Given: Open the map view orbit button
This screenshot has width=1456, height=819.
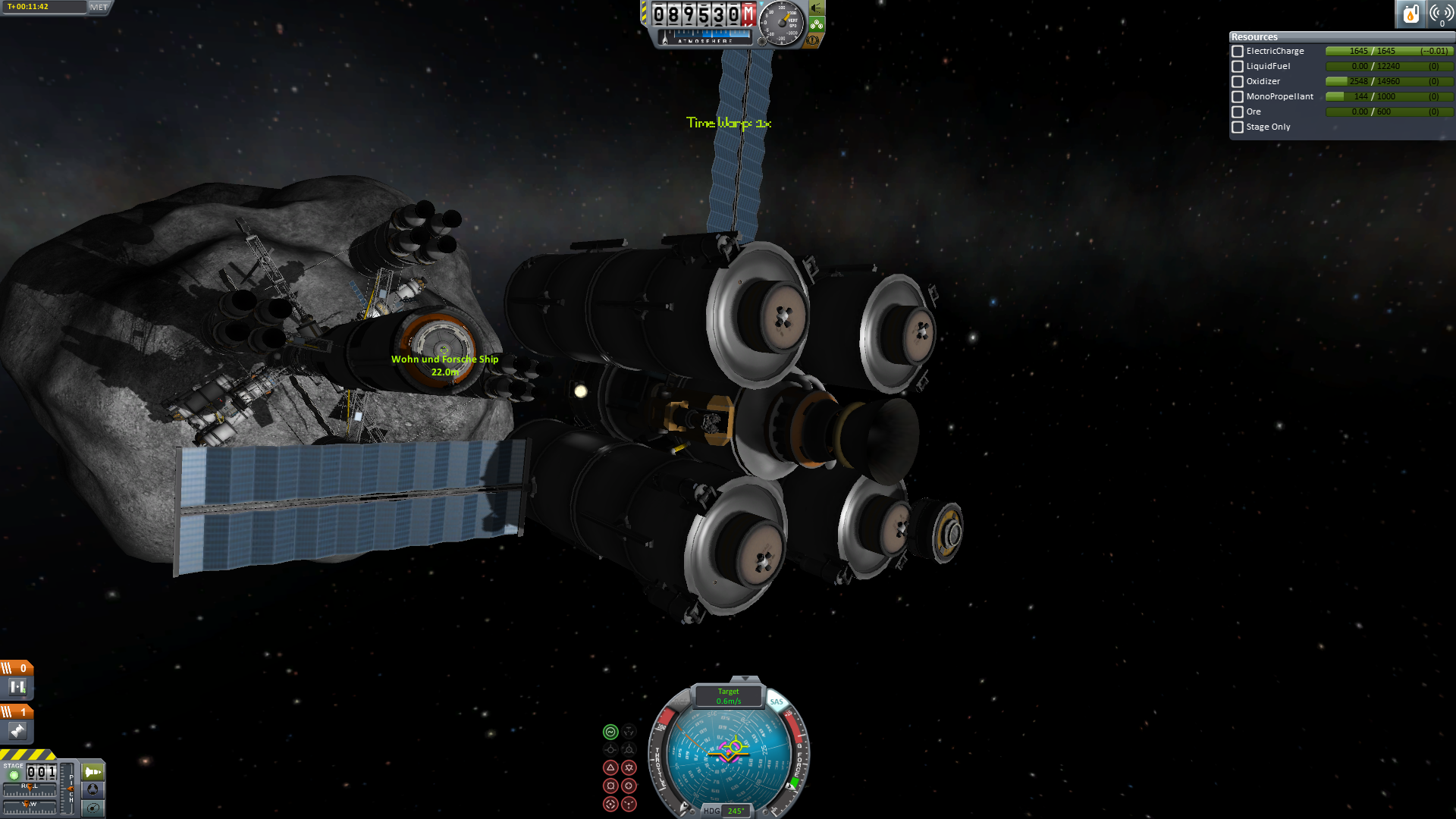Looking at the screenshot, I should [x=93, y=808].
